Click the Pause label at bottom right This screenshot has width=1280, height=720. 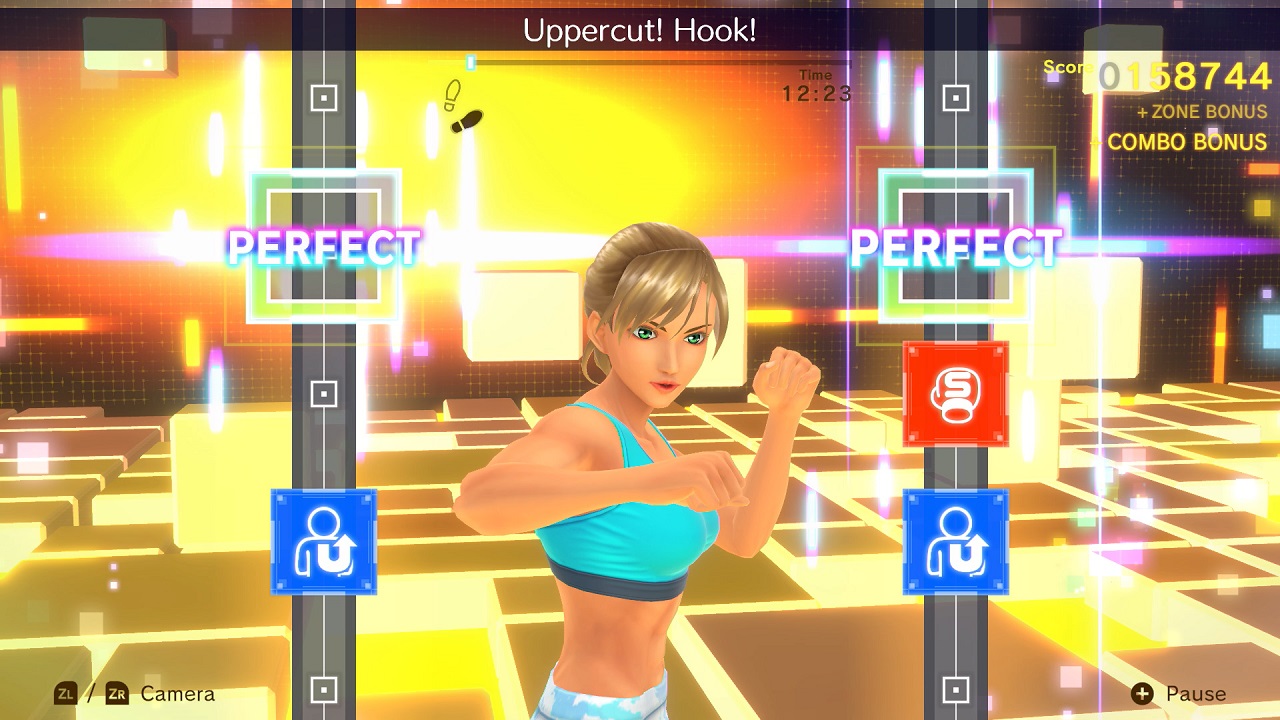click(1198, 693)
